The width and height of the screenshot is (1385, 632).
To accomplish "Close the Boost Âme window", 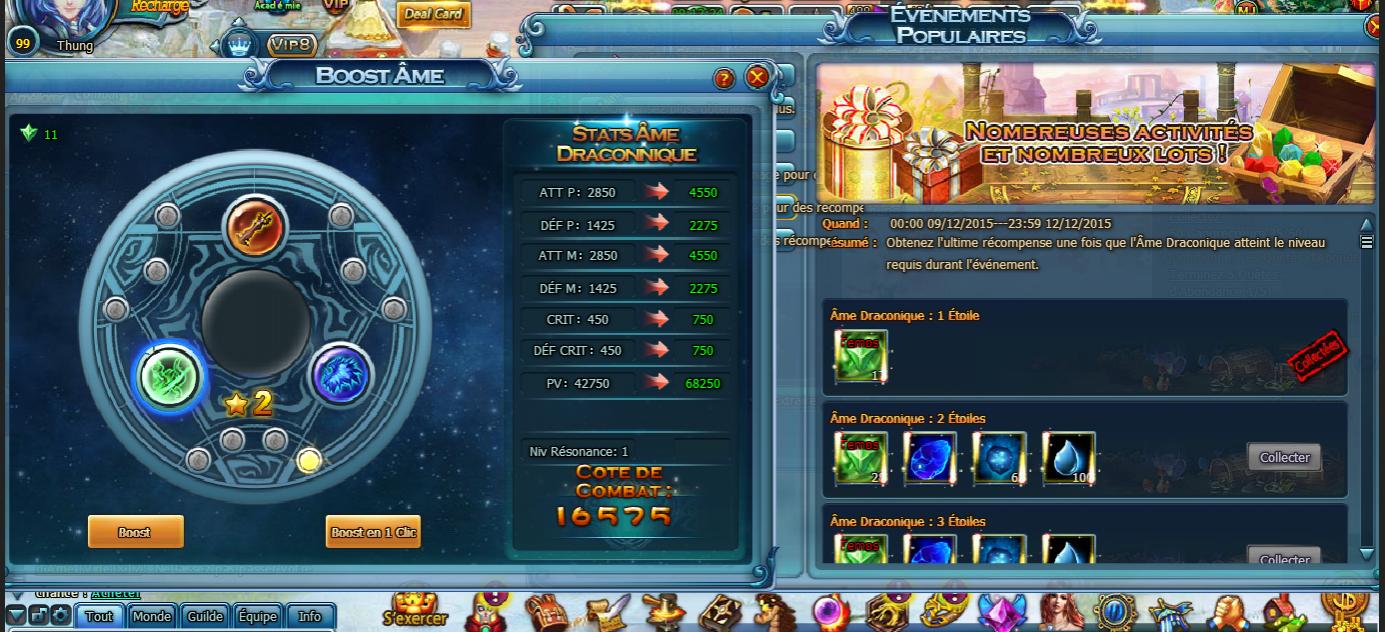I will pos(757,78).
